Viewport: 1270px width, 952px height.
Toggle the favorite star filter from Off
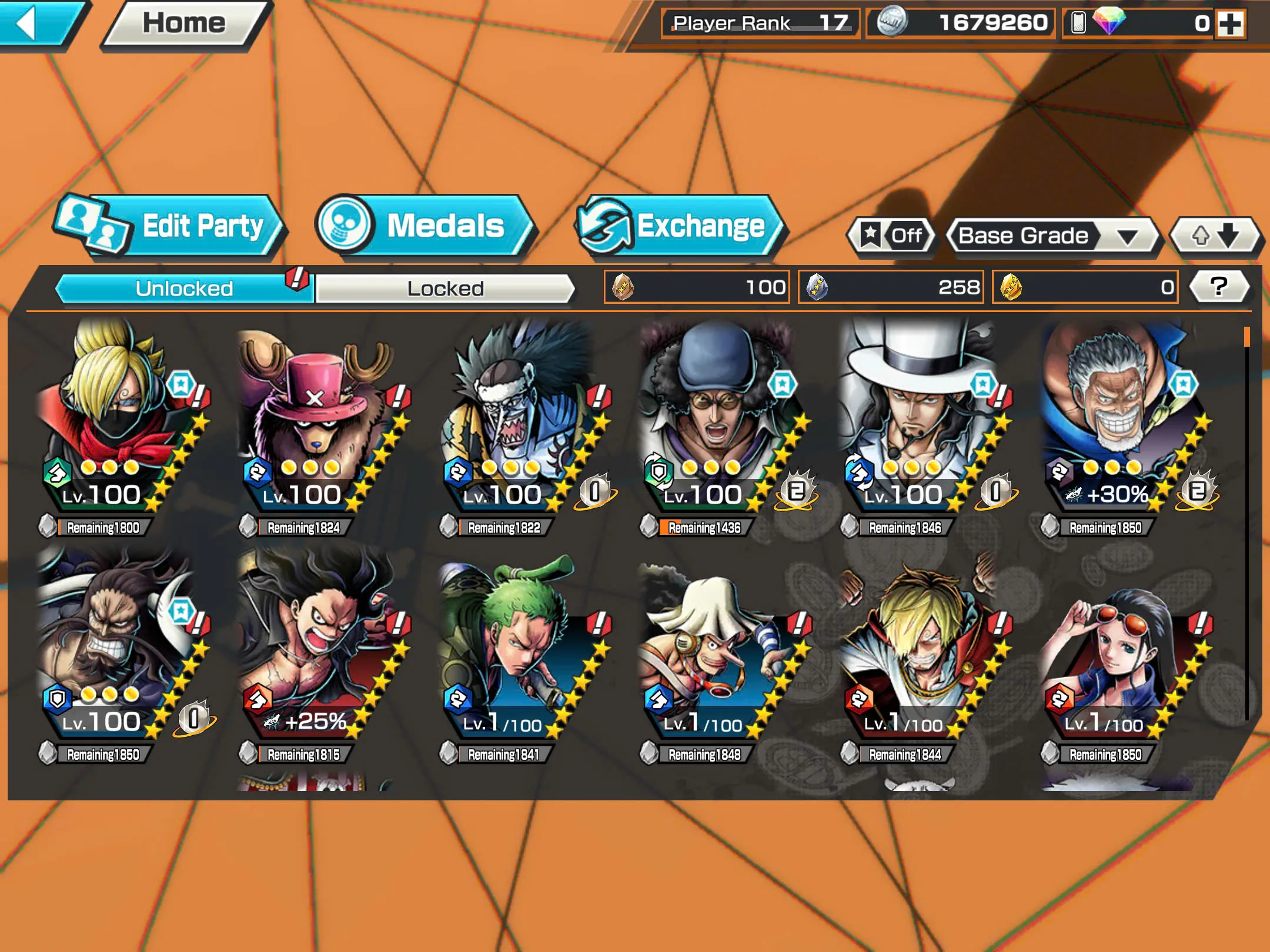[x=890, y=236]
